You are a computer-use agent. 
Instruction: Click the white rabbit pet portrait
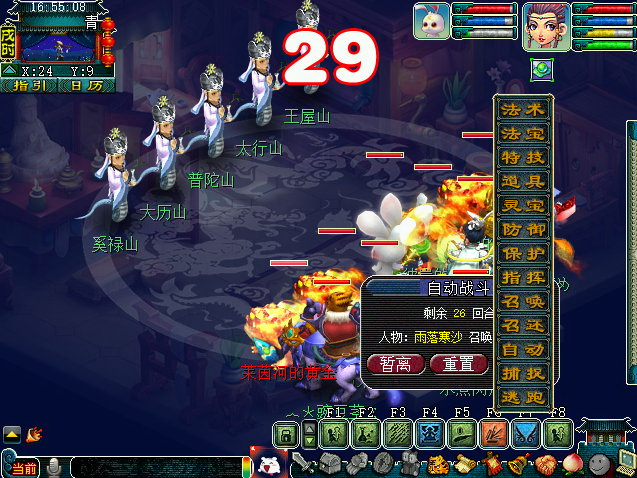tap(431, 20)
